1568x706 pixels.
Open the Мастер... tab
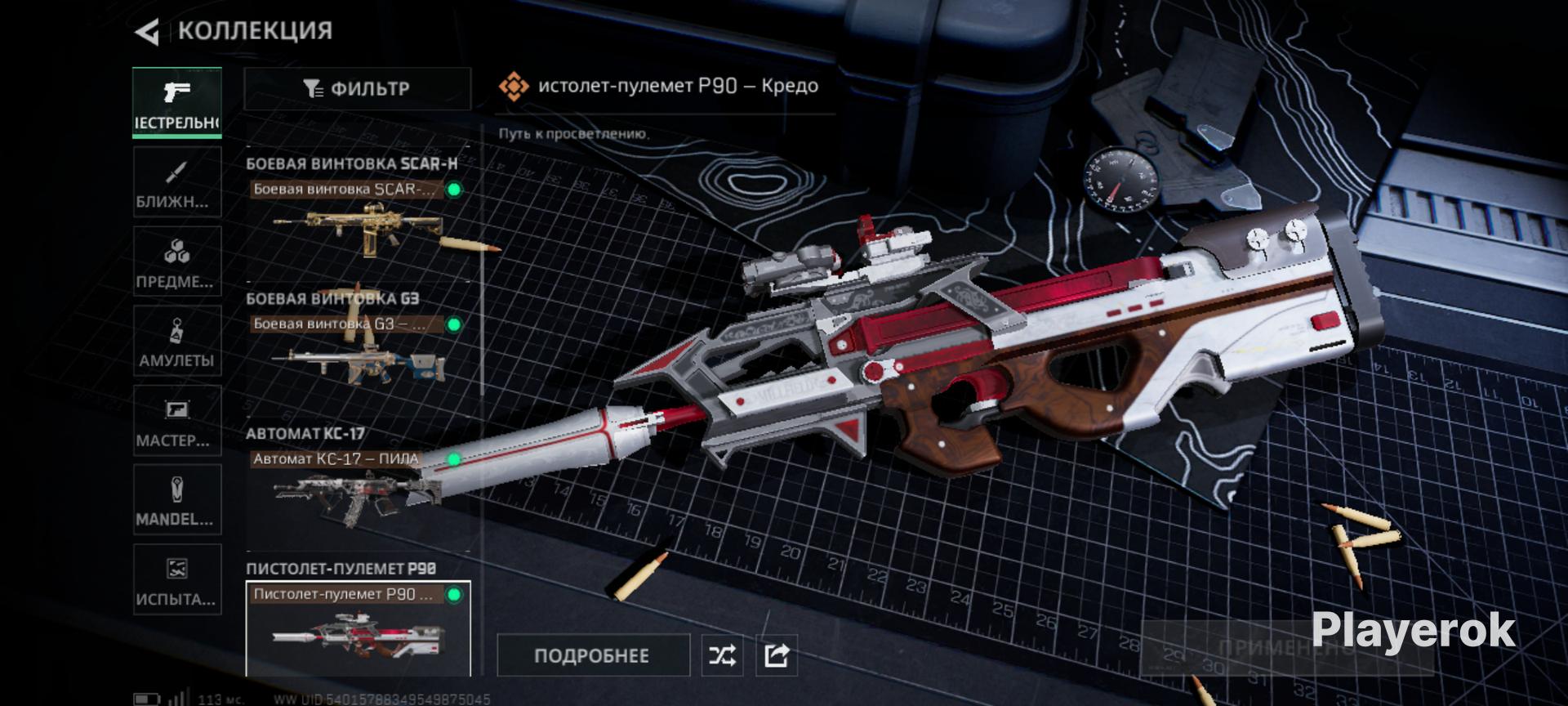[176, 420]
